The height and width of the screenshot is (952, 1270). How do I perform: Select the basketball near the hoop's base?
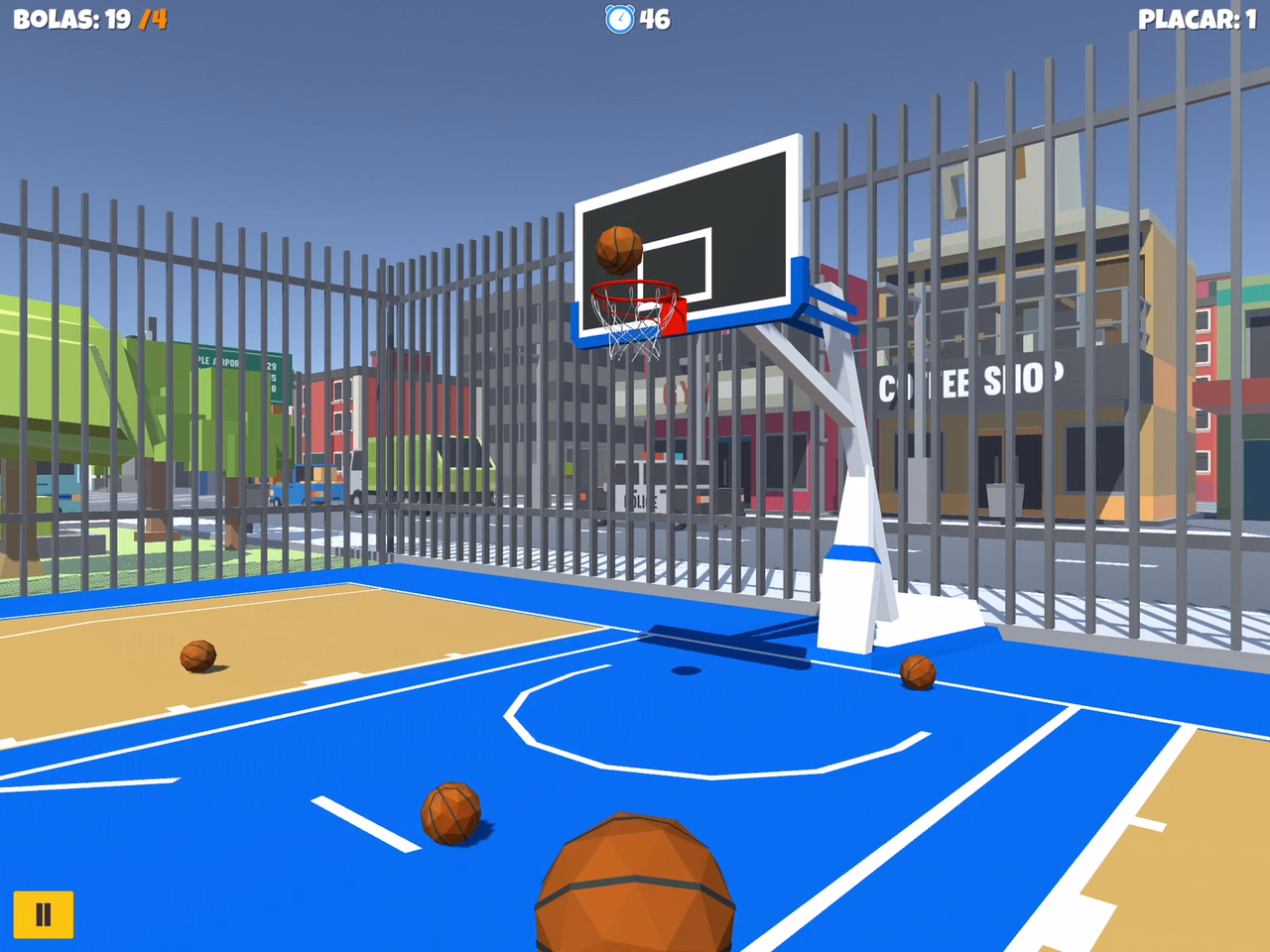tap(916, 671)
